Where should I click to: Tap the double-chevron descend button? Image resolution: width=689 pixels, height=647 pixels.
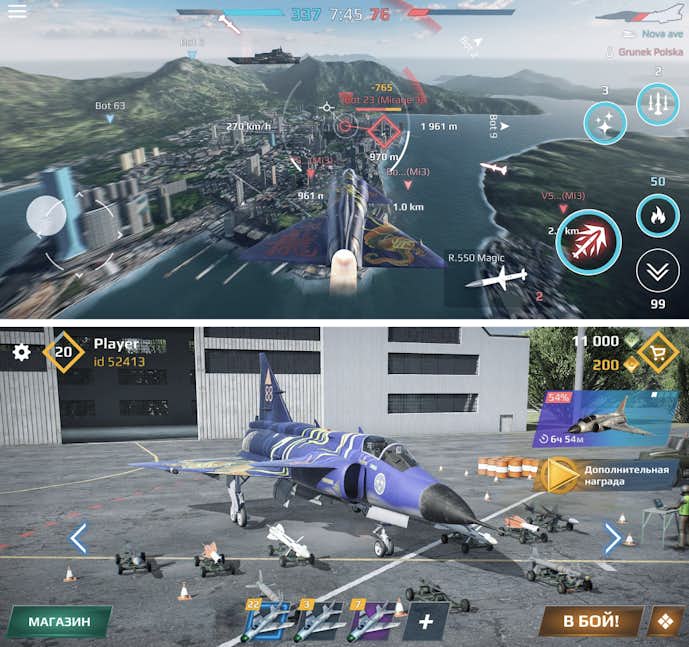(x=657, y=271)
